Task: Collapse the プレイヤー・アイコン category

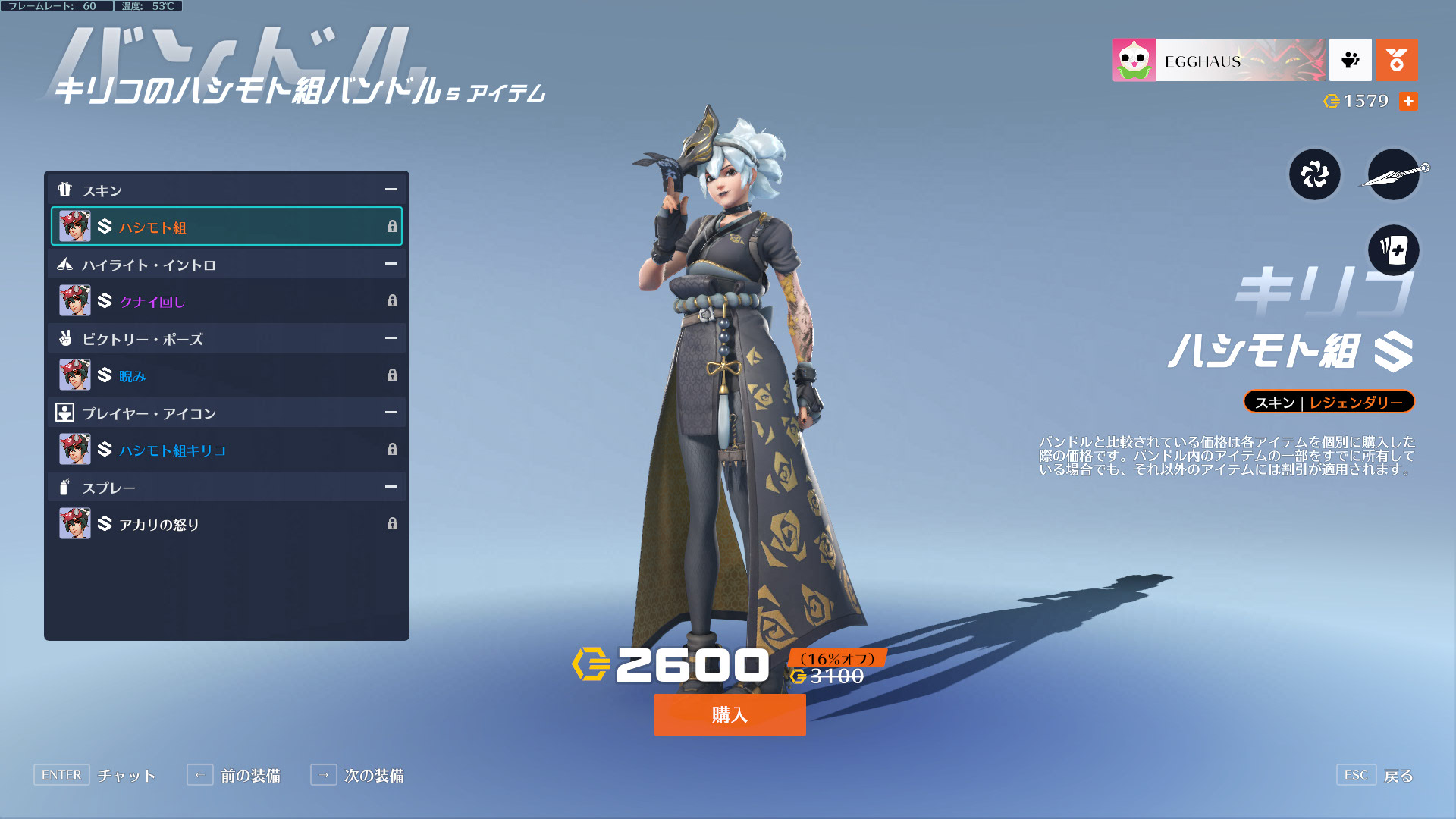Action: point(391,413)
